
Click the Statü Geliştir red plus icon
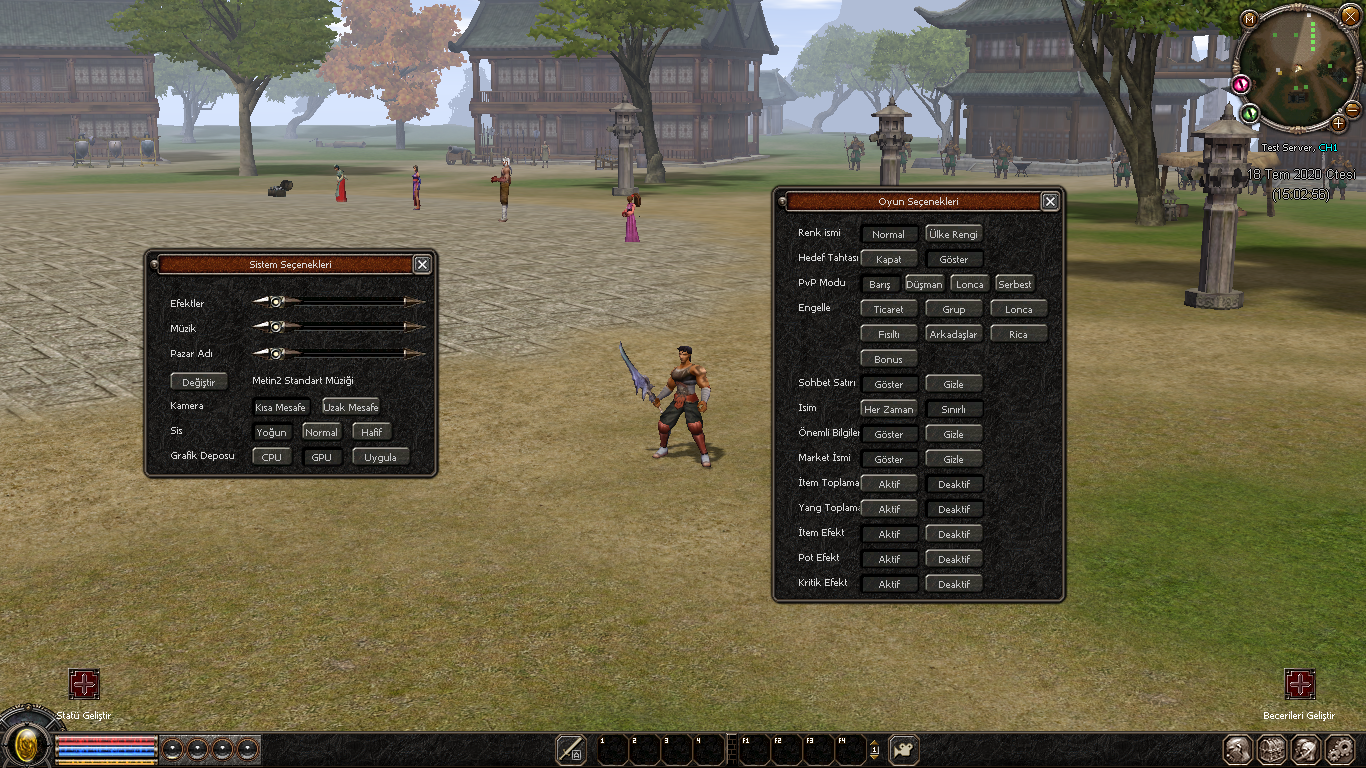click(x=84, y=684)
